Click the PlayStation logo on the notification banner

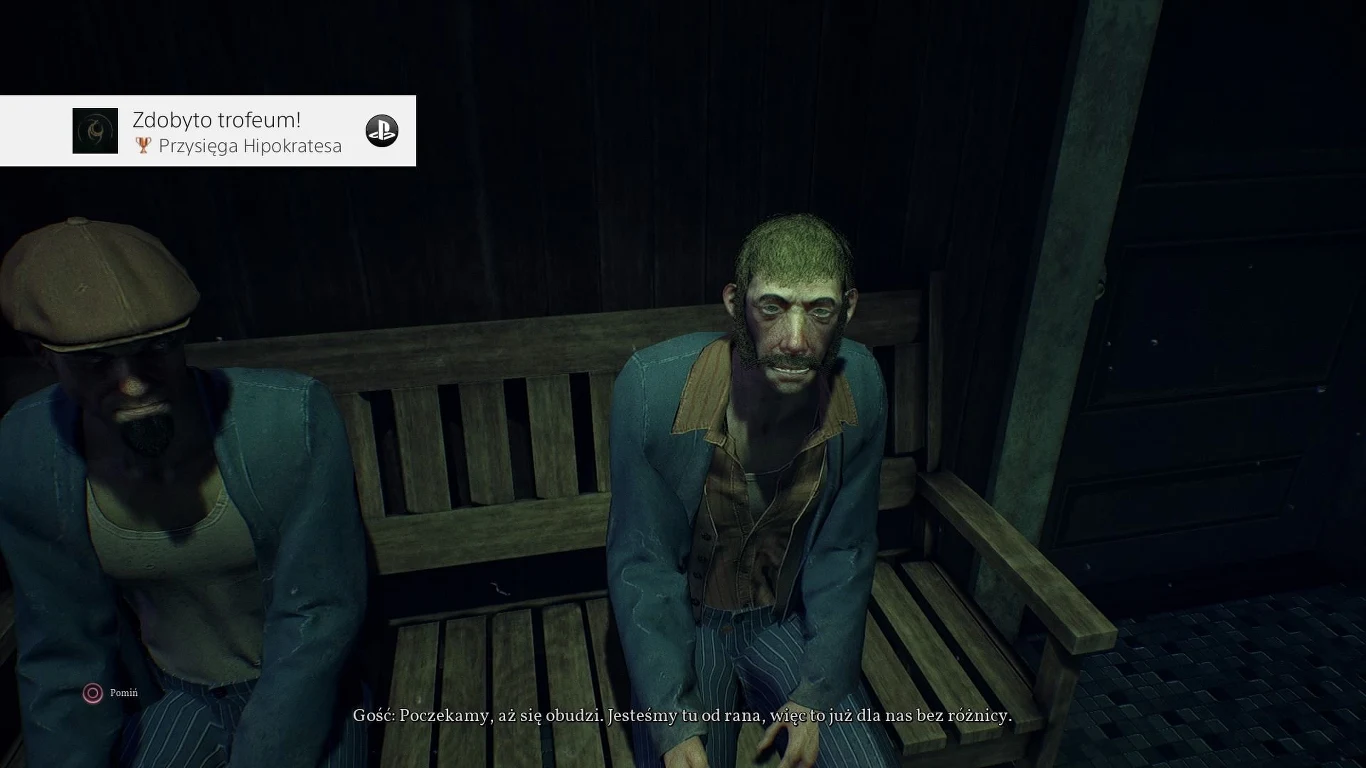click(x=382, y=130)
